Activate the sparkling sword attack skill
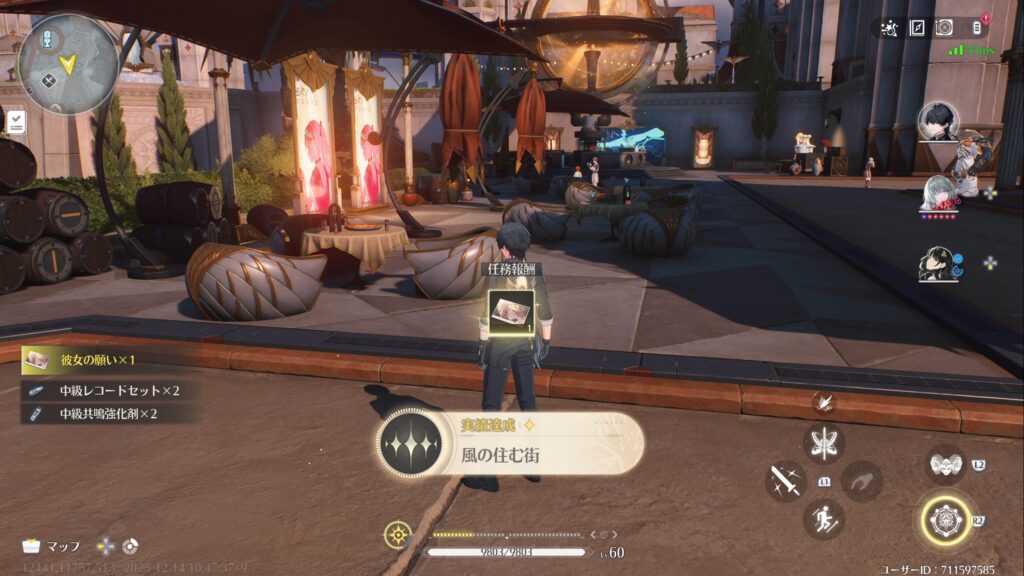Viewport: 1024px width, 576px height. tap(785, 481)
